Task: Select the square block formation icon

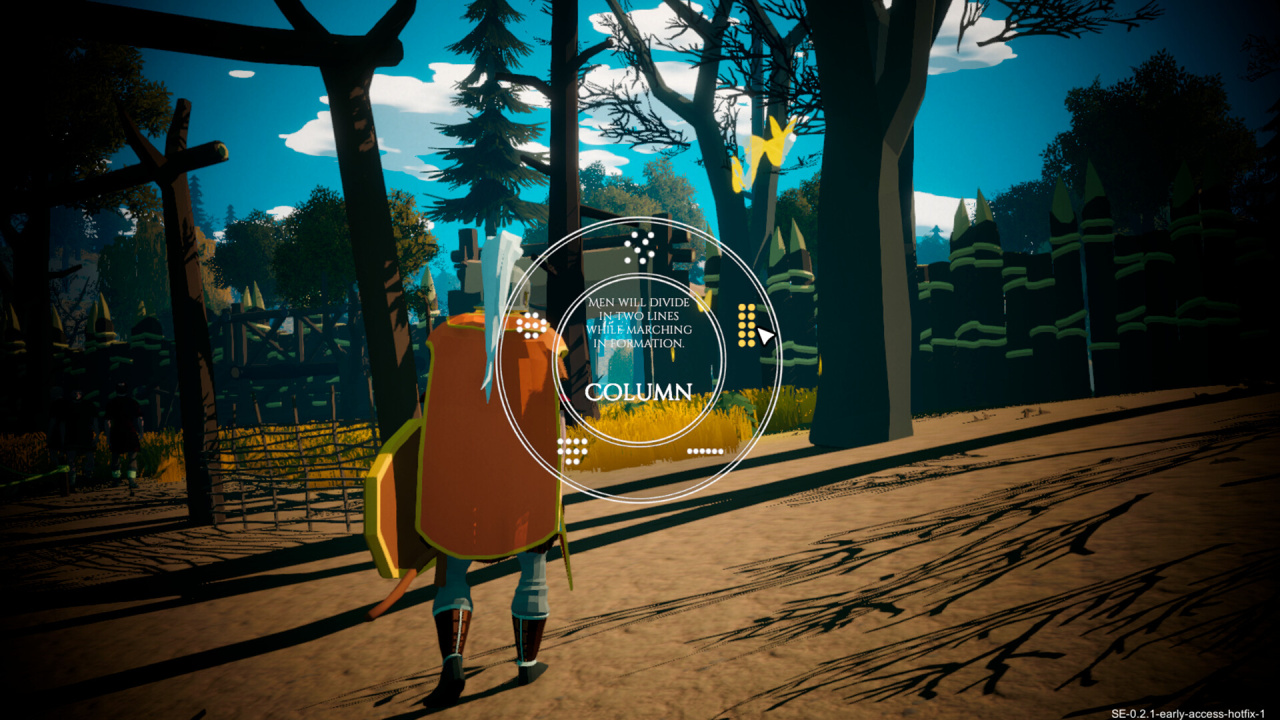Action: (572, 451)
